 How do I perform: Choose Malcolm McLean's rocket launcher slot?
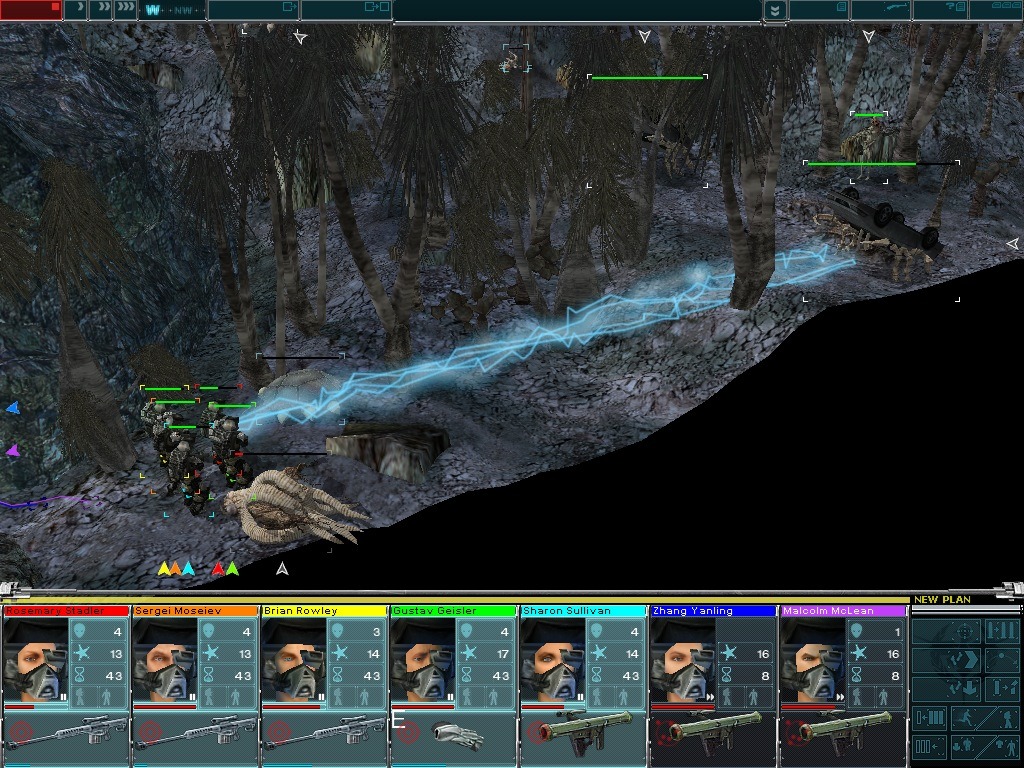(x=845, y=732)
